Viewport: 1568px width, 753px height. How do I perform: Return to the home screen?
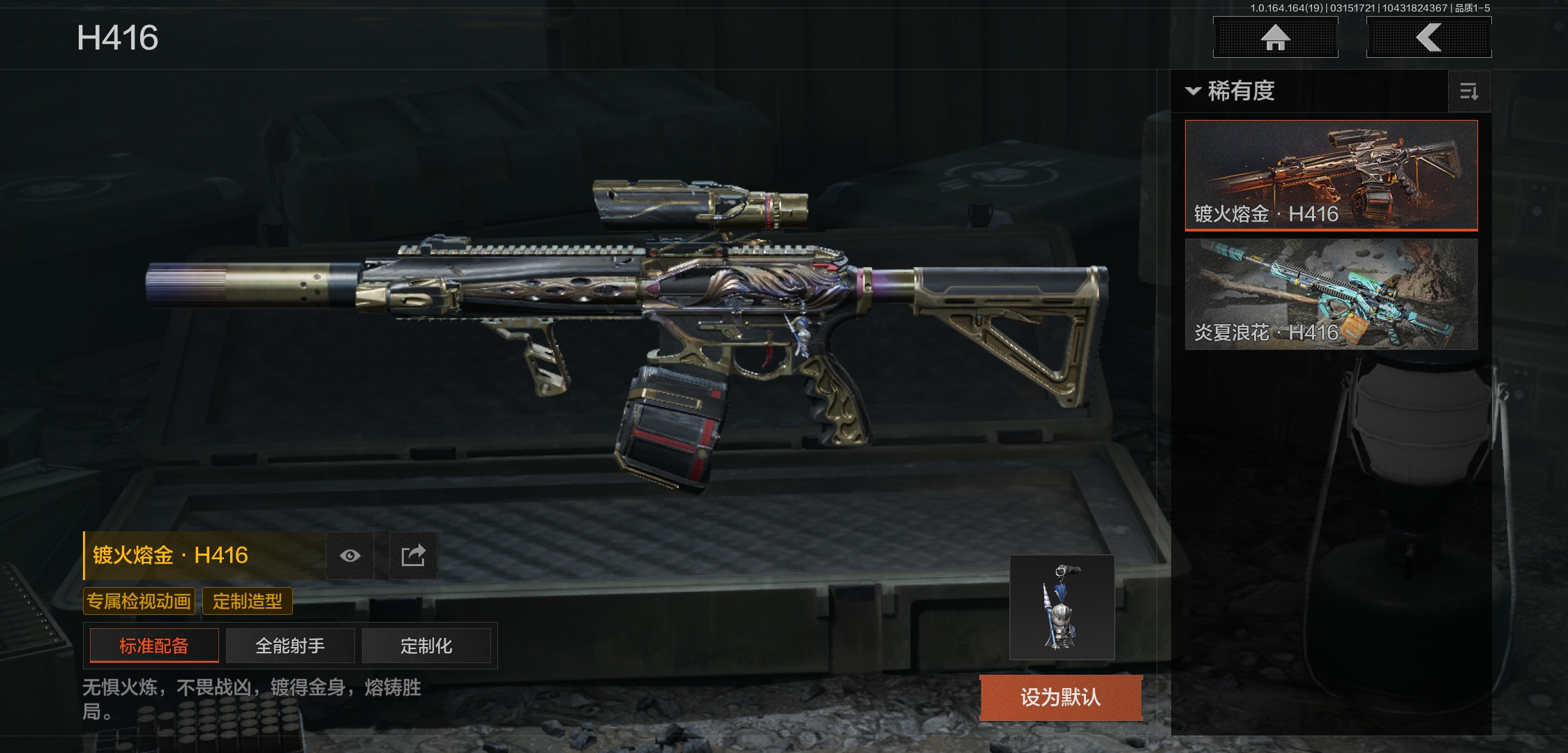click(1275, 38)
